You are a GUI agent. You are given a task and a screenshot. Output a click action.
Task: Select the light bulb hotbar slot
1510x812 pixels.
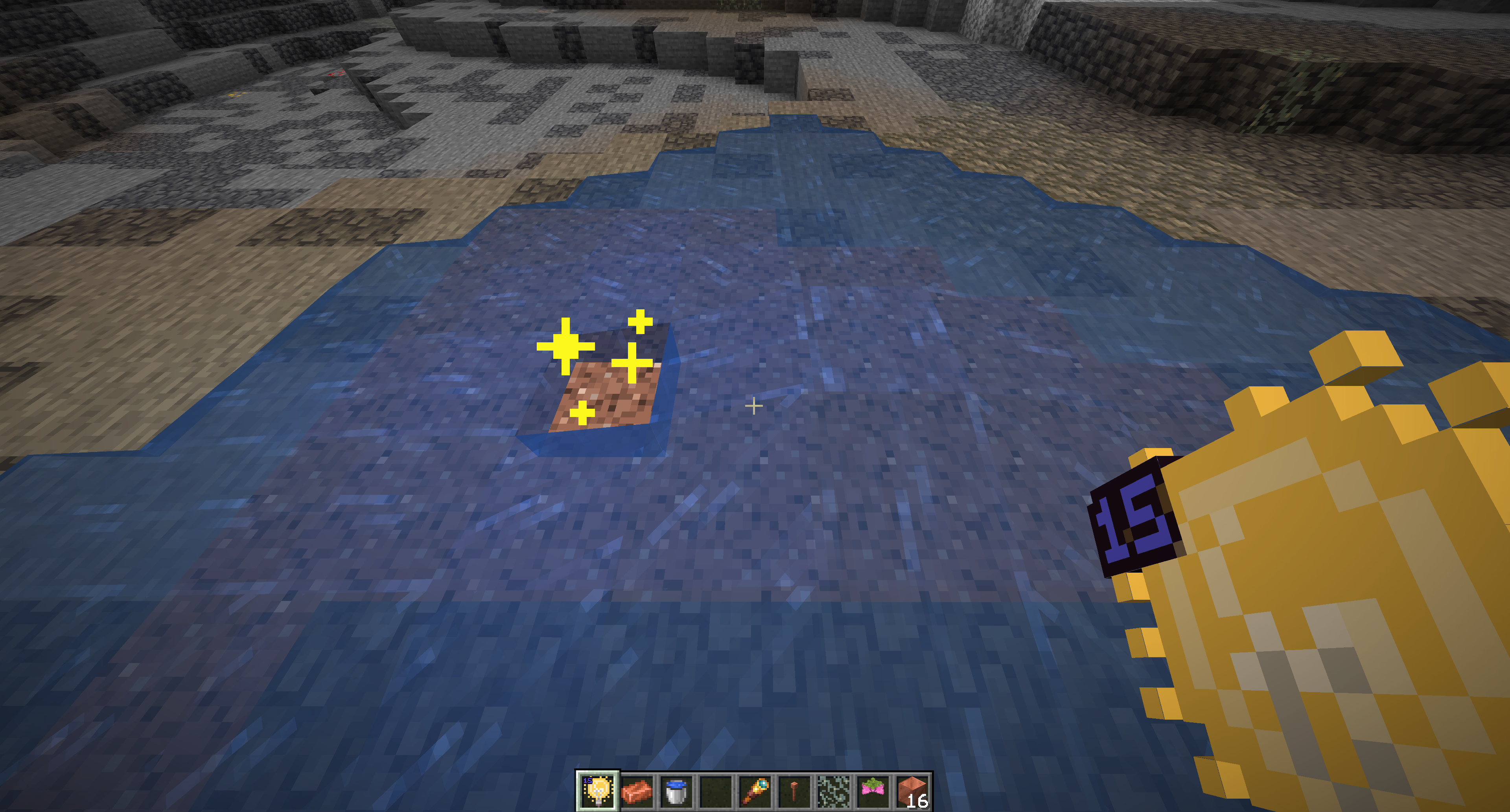[597, 791]
